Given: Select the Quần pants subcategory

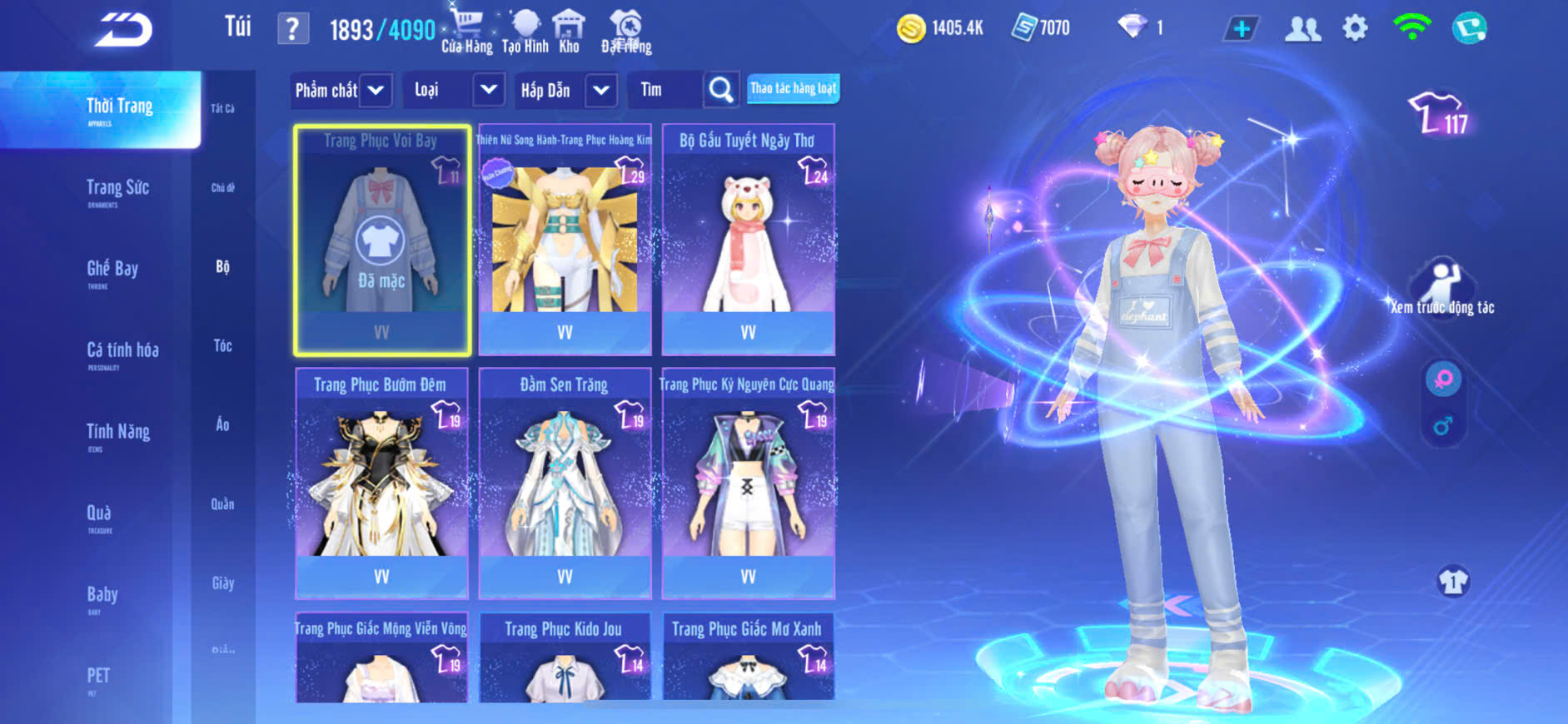Looking at the screenshot, I should pyautogui.click(x=222, y=503).
